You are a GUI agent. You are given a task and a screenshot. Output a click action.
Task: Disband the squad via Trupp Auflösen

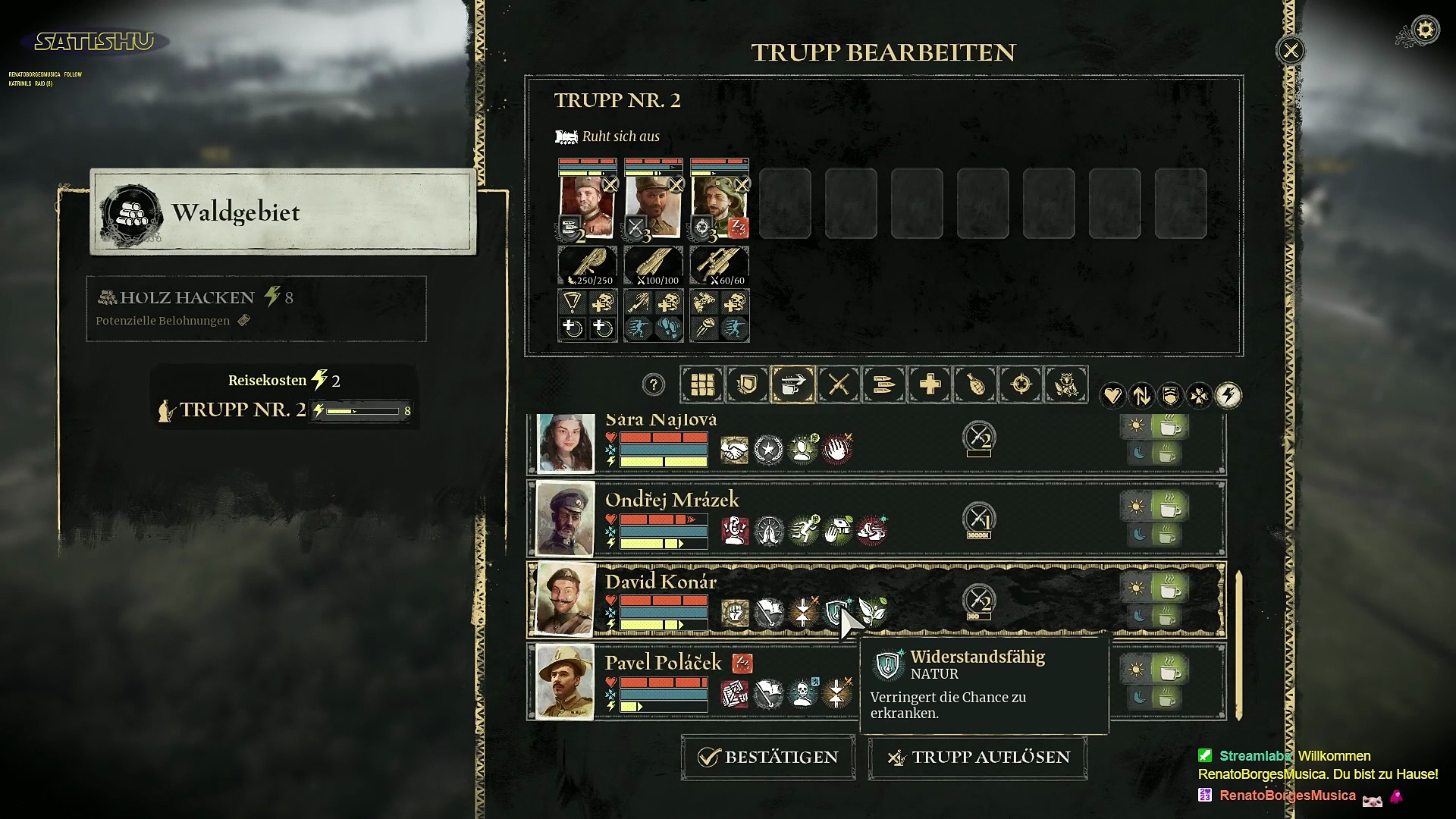tap(978, 757)
